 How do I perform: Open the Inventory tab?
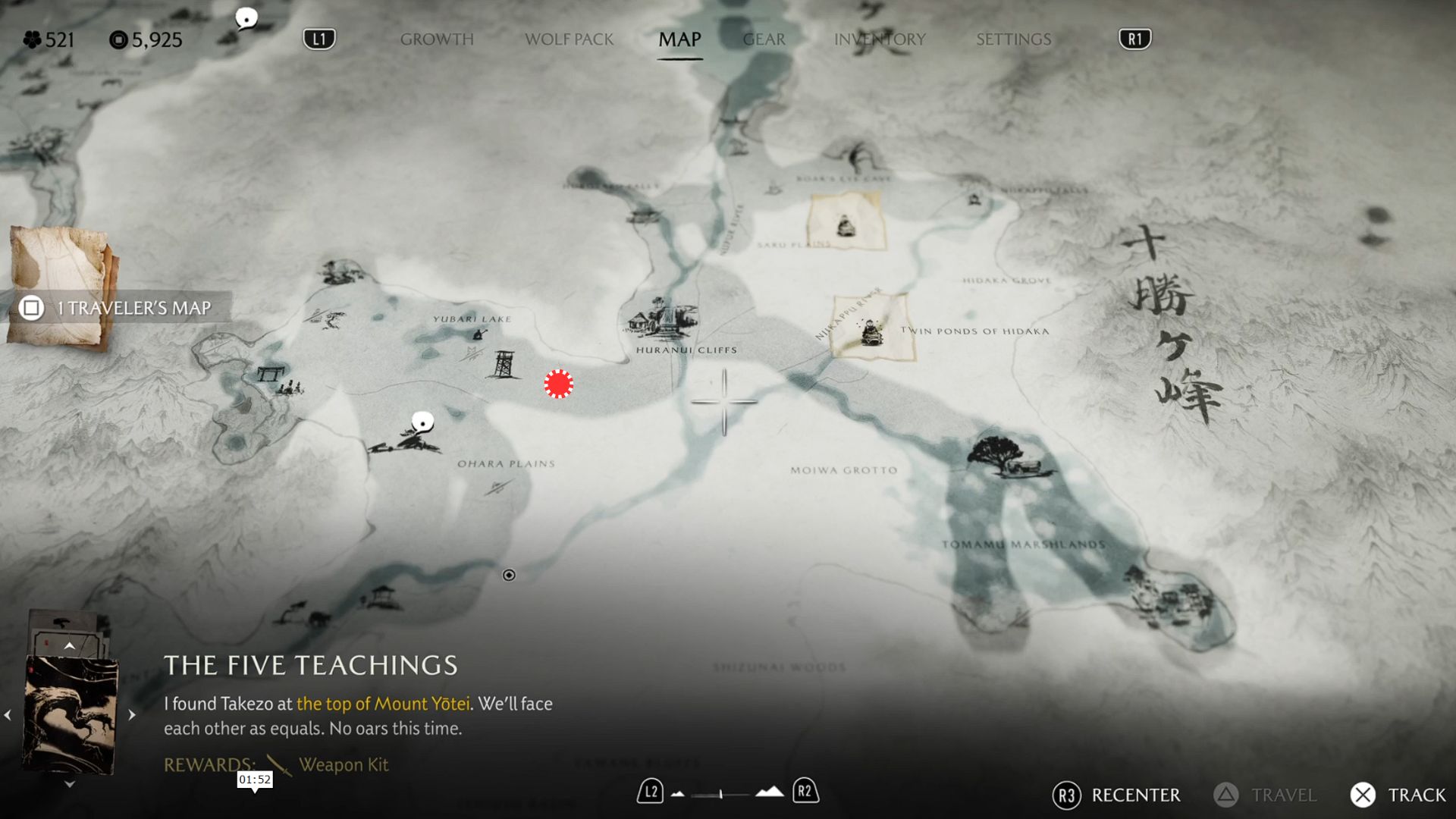click(x=880, y=39)
